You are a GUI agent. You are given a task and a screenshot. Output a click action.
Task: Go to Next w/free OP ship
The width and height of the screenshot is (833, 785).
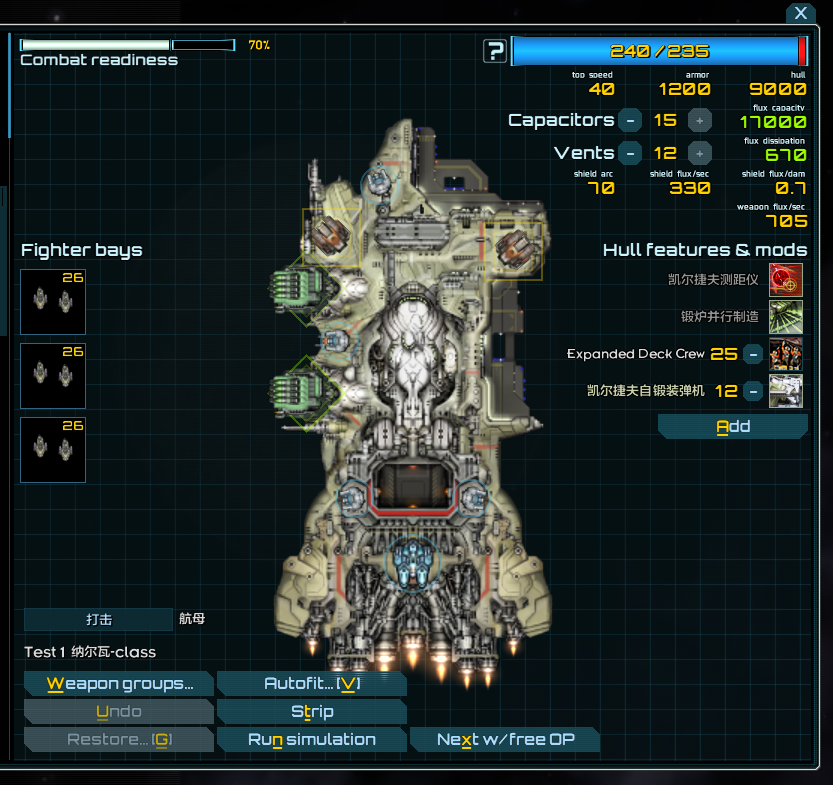(505, 740)
